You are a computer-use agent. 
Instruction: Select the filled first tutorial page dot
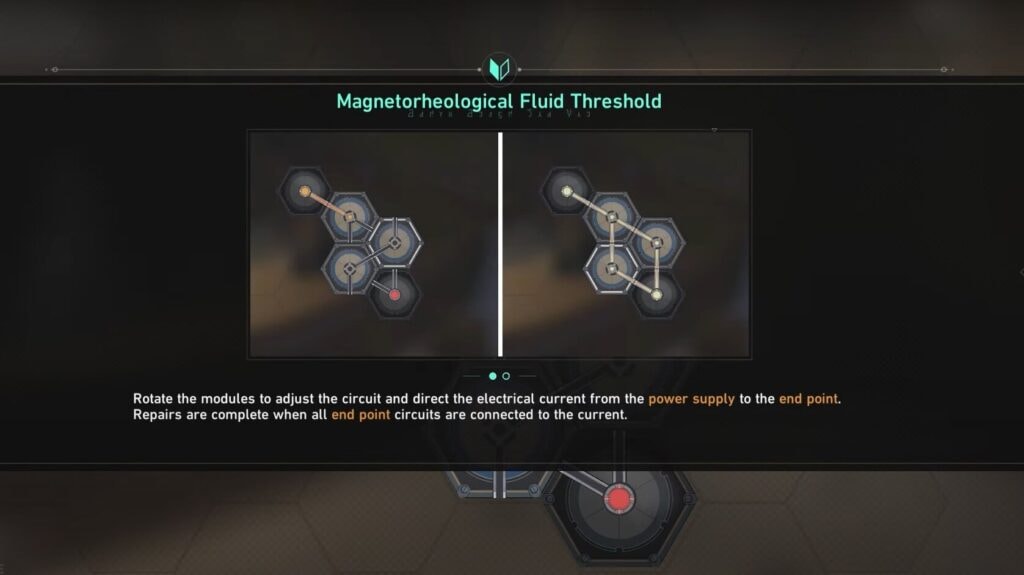tap(492, 376)
